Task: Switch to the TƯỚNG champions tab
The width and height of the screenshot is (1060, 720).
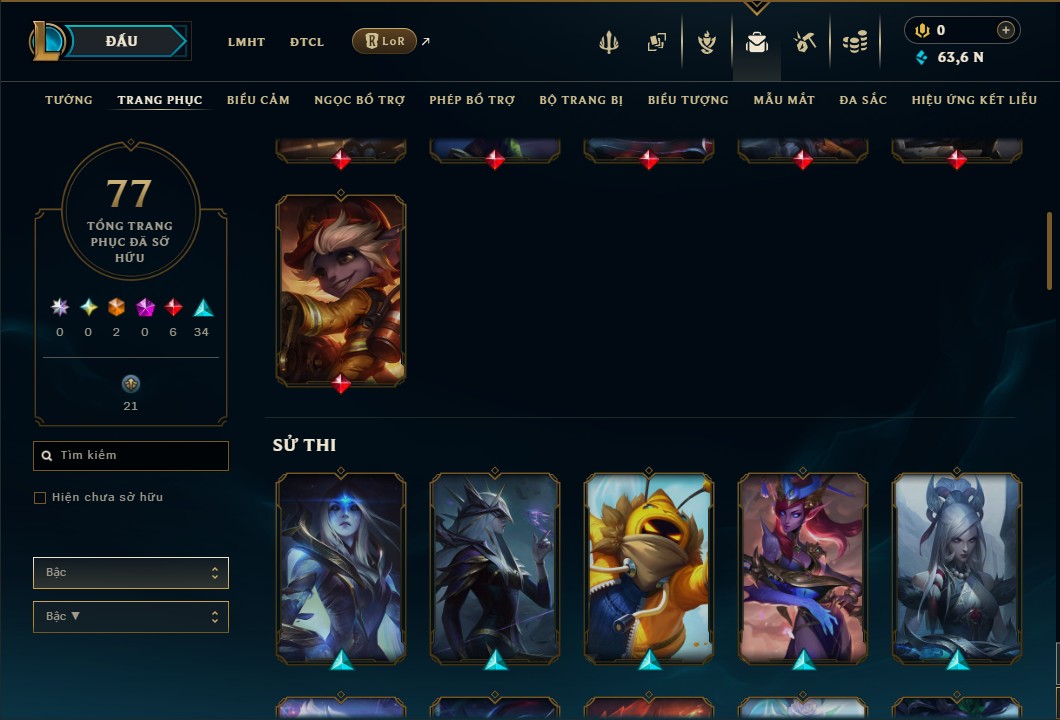Action: pos(69,100)
